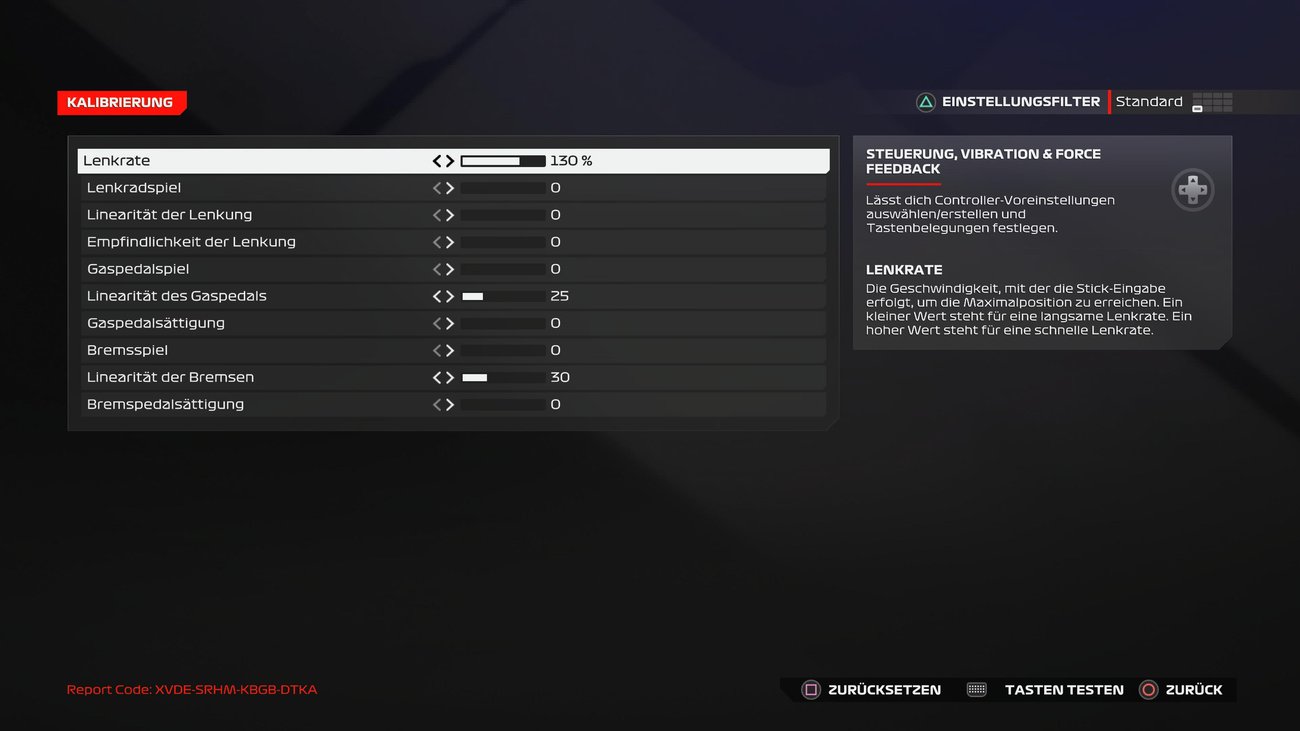Decrease Linearität des Gaspedals with left arrow
This screenshot has height=731, width=1300.
[435, 295]
